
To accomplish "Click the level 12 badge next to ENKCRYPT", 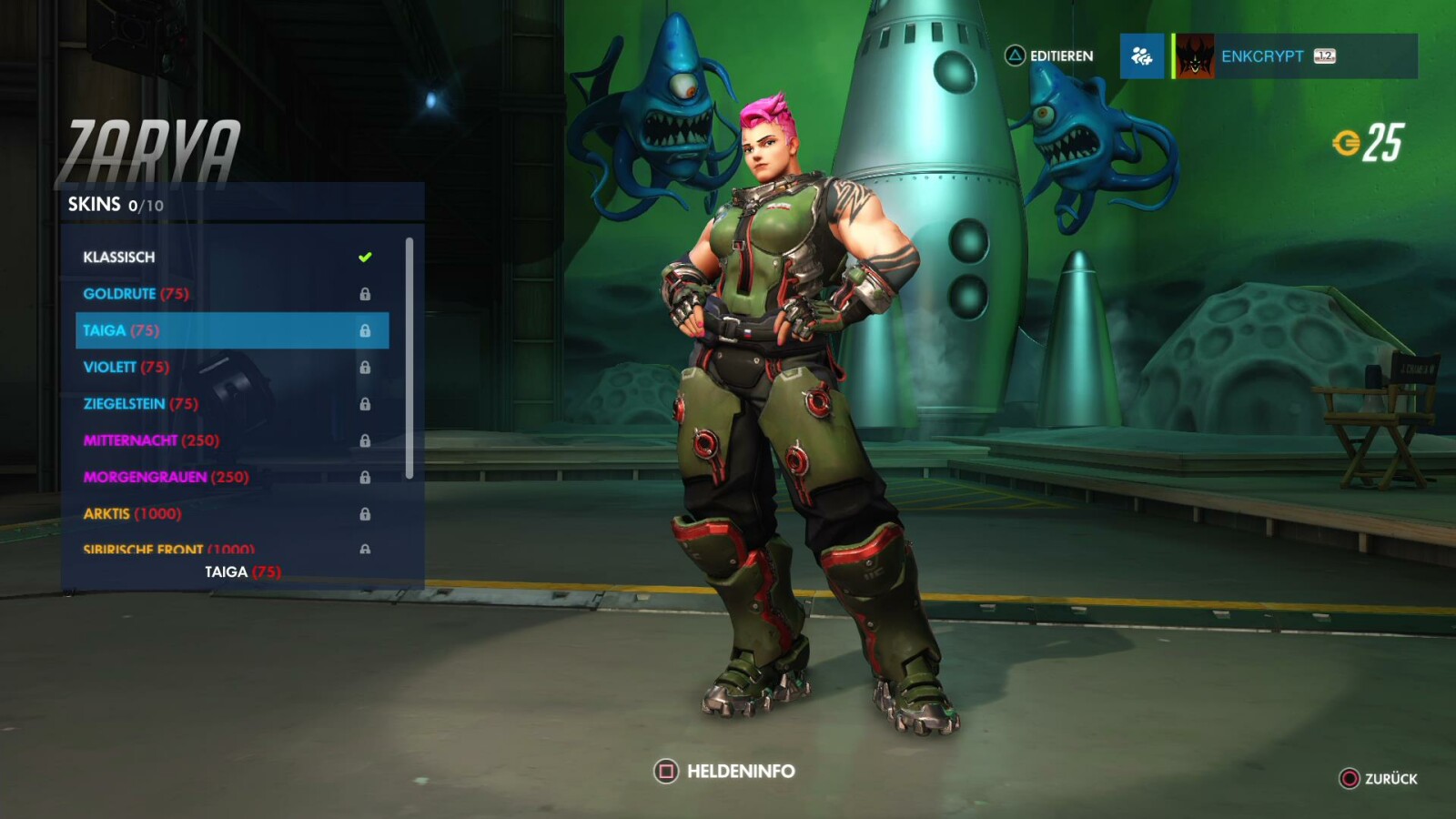I will tap(1323, 56).
